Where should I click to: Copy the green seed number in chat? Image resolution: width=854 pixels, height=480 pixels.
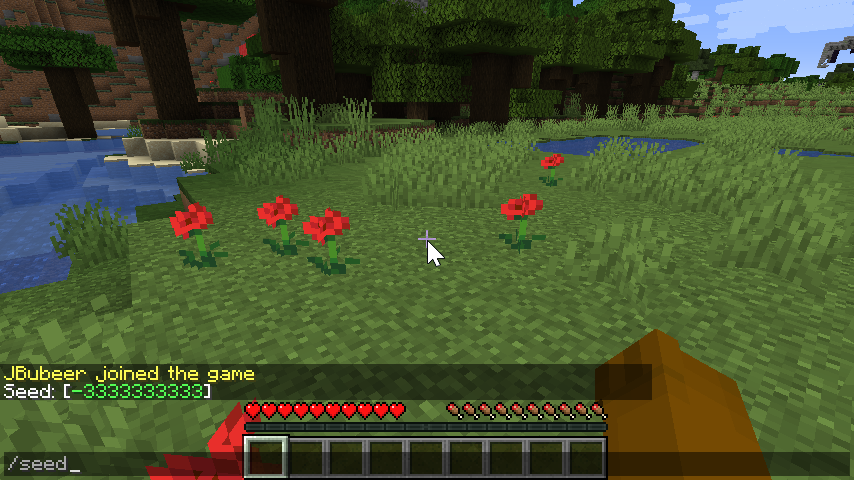pos(137,391)
